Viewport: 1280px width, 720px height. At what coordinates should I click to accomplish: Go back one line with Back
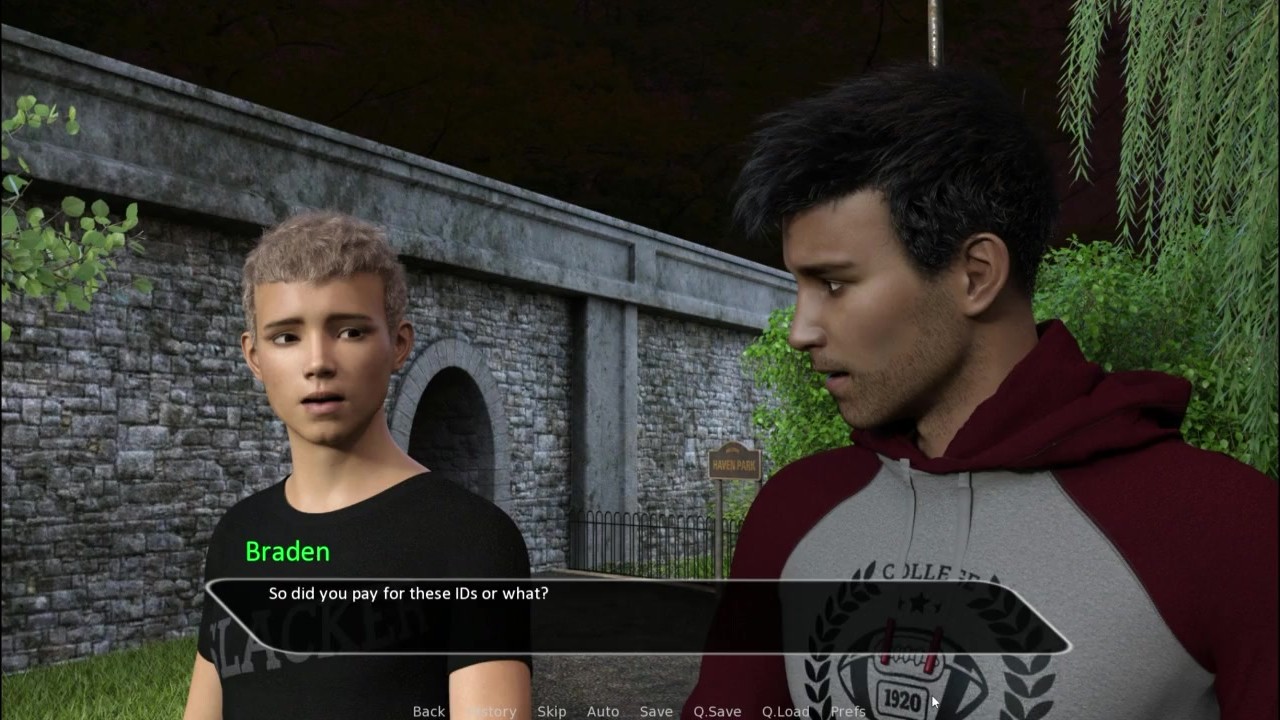(428, 711)
